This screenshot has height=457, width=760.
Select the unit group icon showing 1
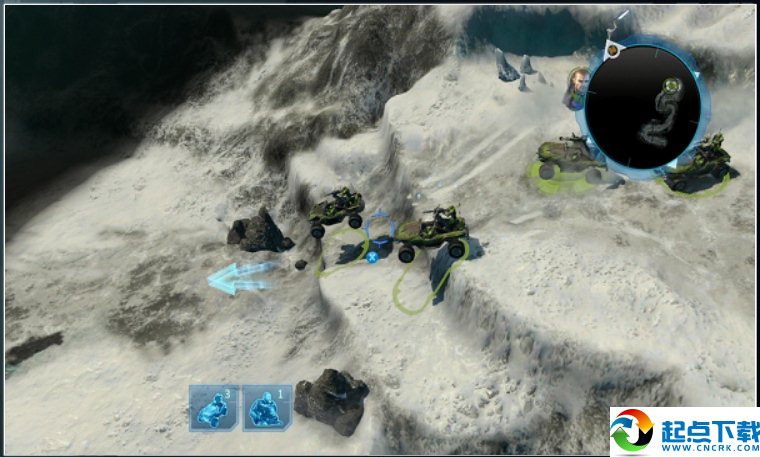pyautogui.click(x=267, y=408)
